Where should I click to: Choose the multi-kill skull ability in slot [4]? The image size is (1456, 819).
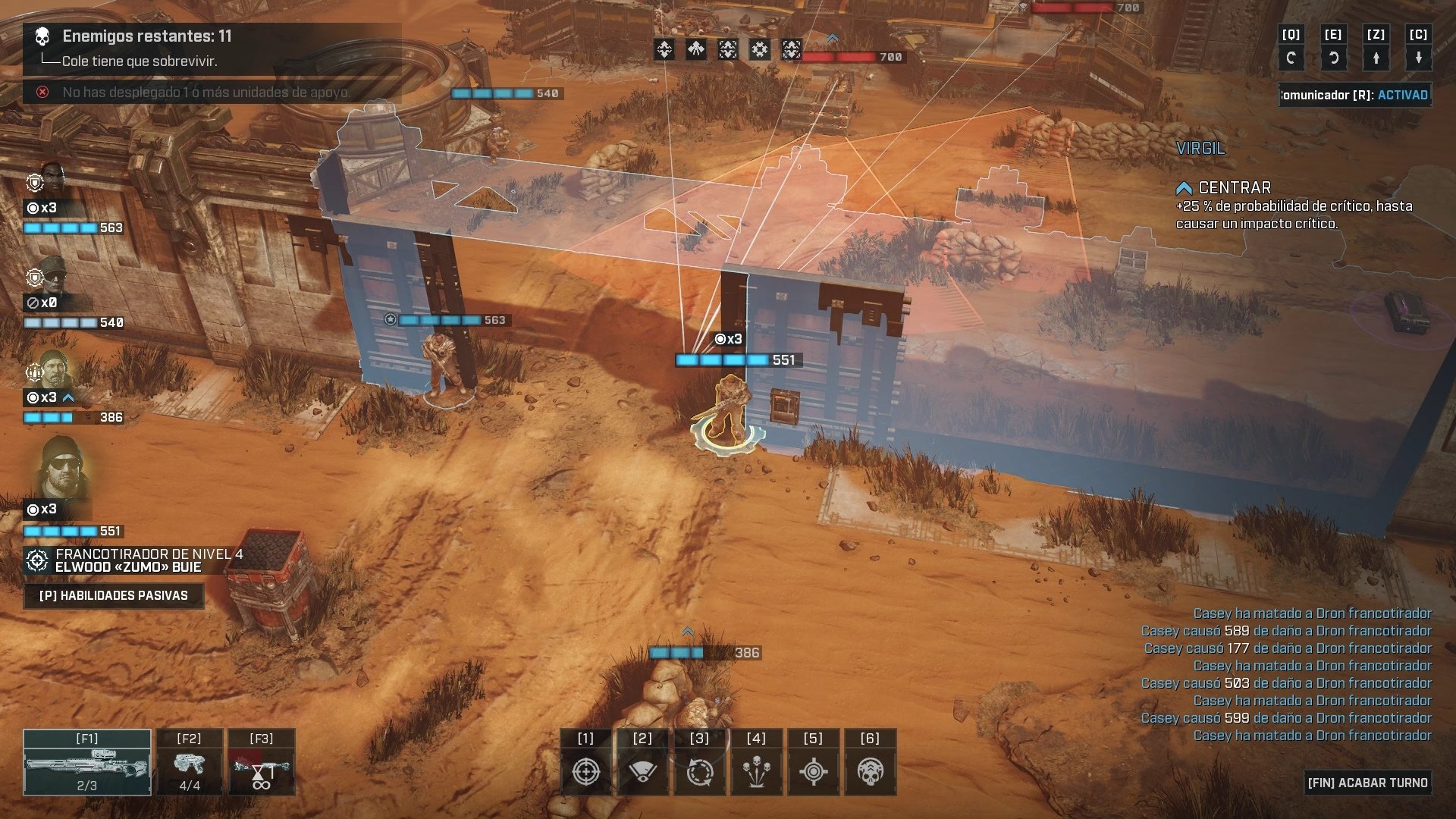click(x=755, y=768)
